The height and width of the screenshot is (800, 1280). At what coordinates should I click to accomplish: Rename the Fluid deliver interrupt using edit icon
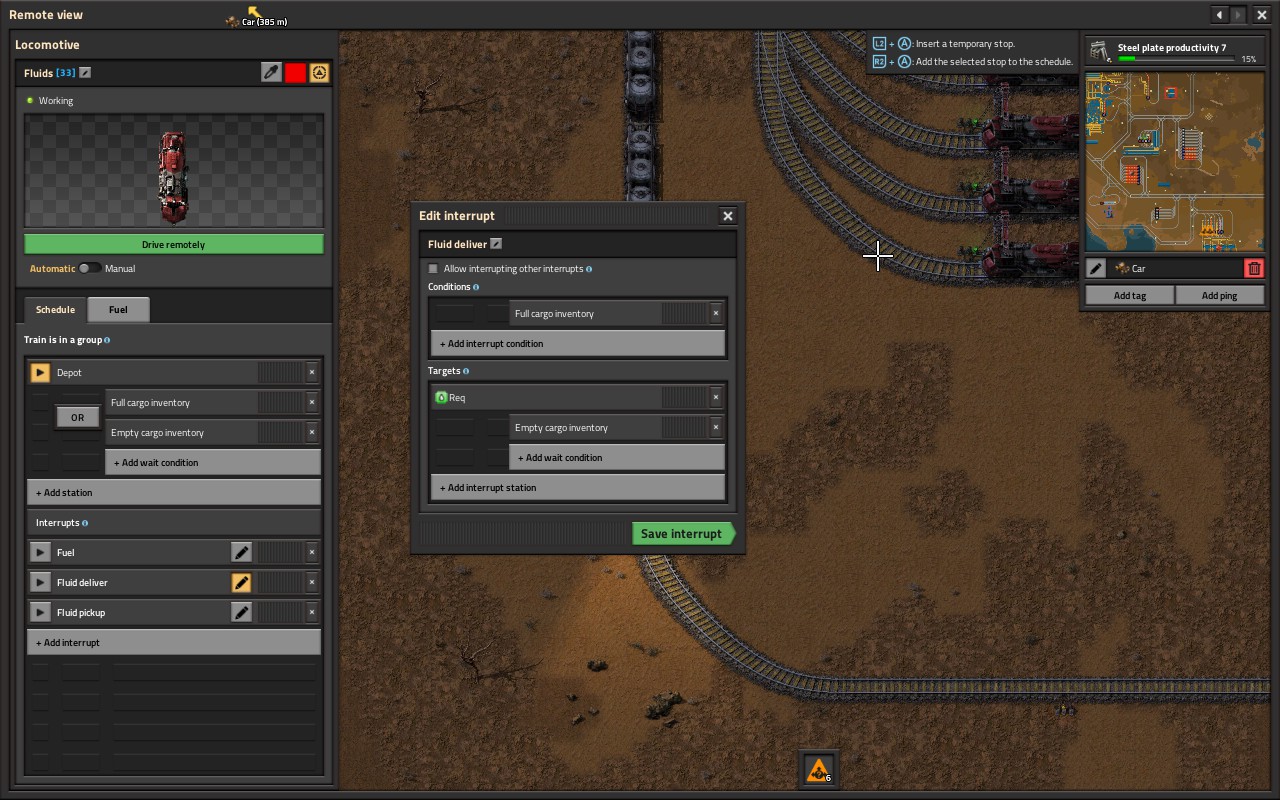(x=496, y=244)
